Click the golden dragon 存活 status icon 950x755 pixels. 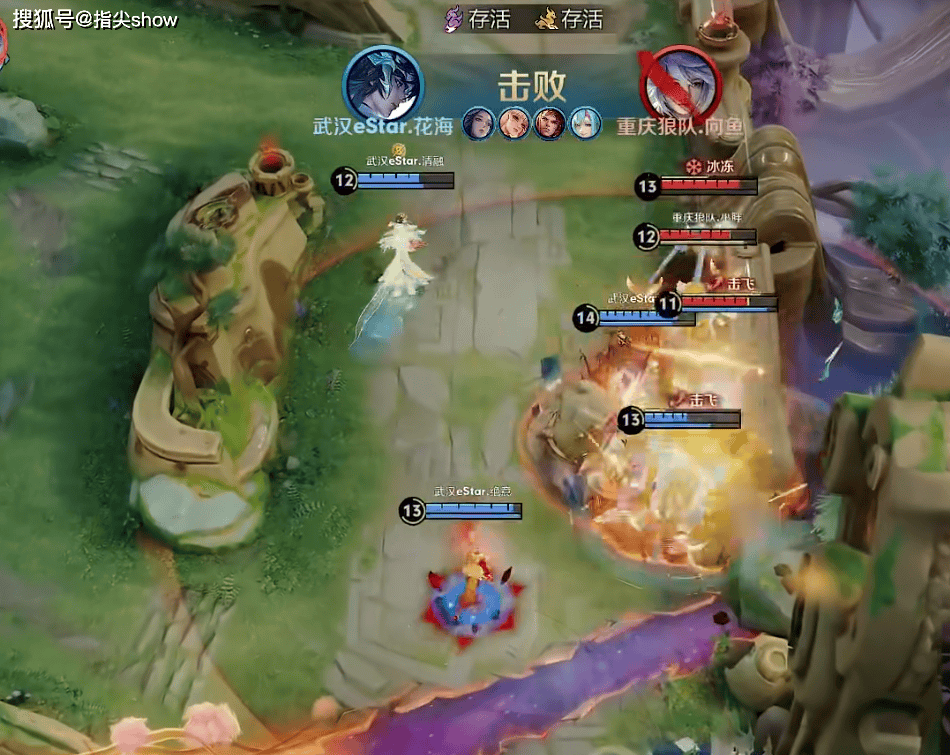click(545, 18)
